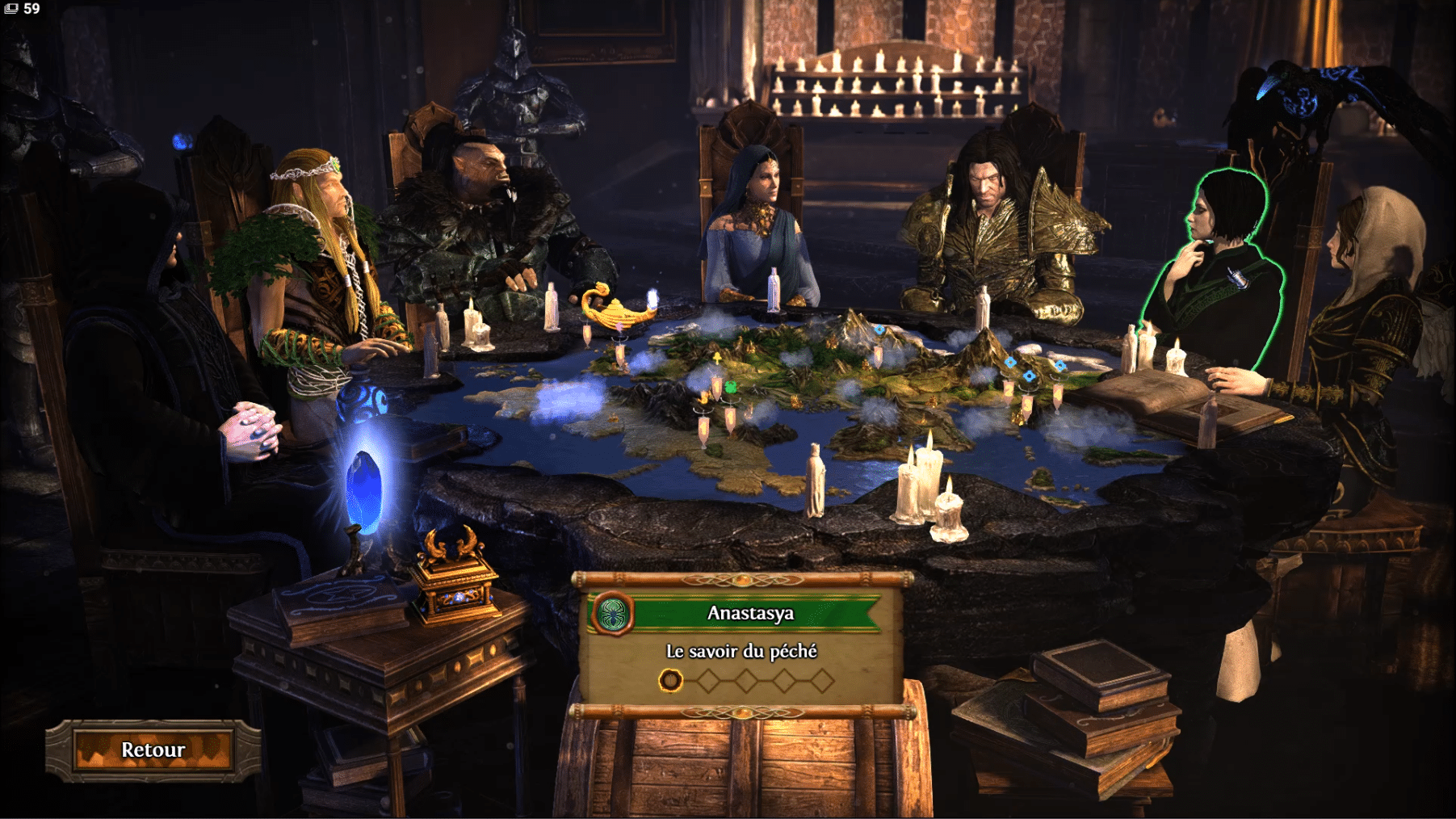Select Anastasya, the green-outlined councillor
1456x819 pixels.
click(1217, 267)
